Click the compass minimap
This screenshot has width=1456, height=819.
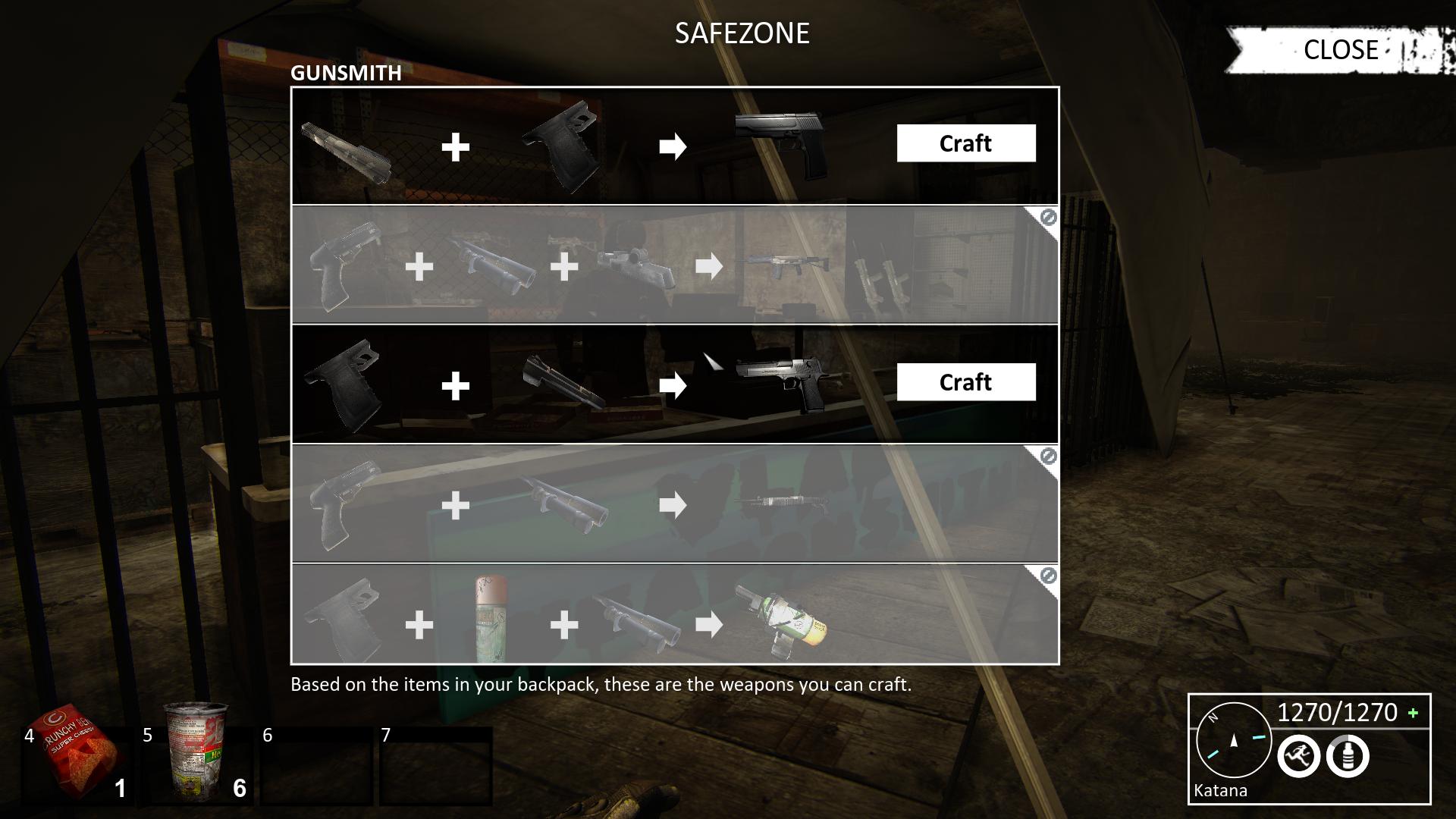pos(1233,741)
